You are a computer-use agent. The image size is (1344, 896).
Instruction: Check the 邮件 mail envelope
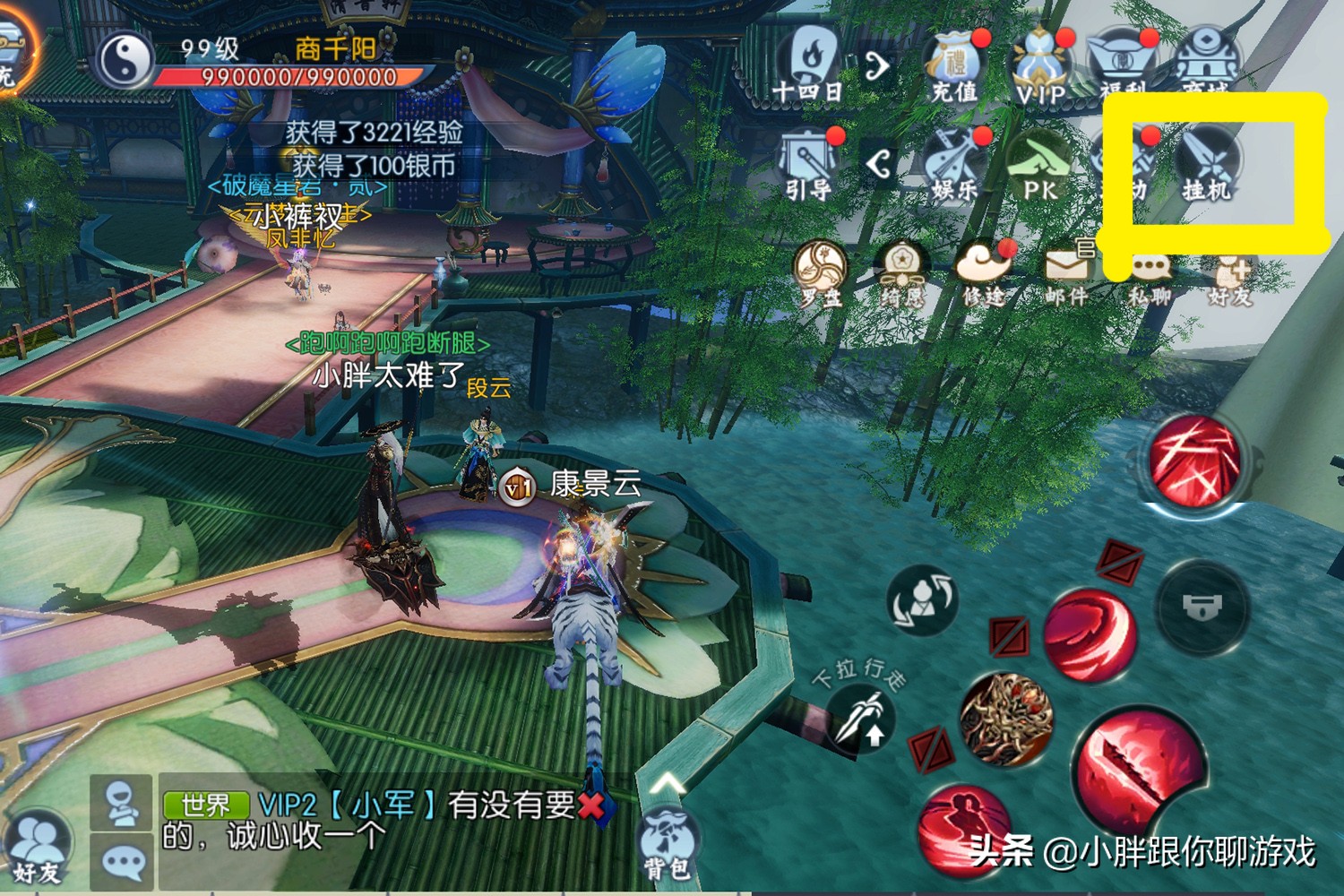(x=1066, y=272)
